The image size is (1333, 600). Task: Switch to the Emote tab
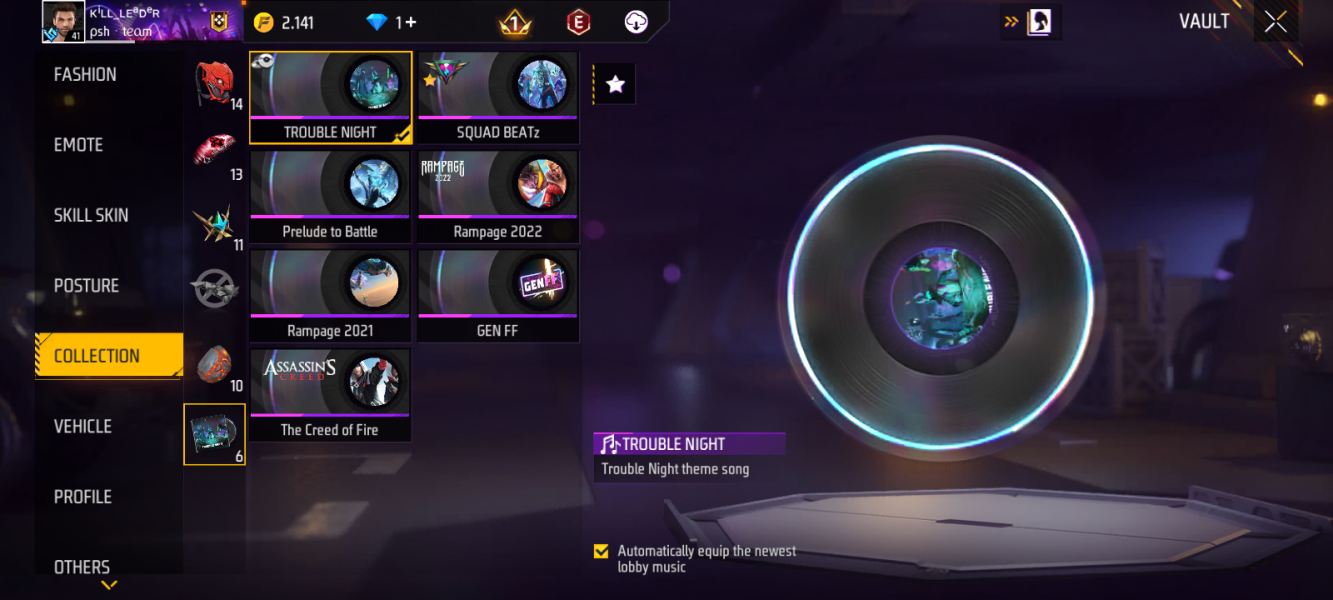(x=79, y=145)
